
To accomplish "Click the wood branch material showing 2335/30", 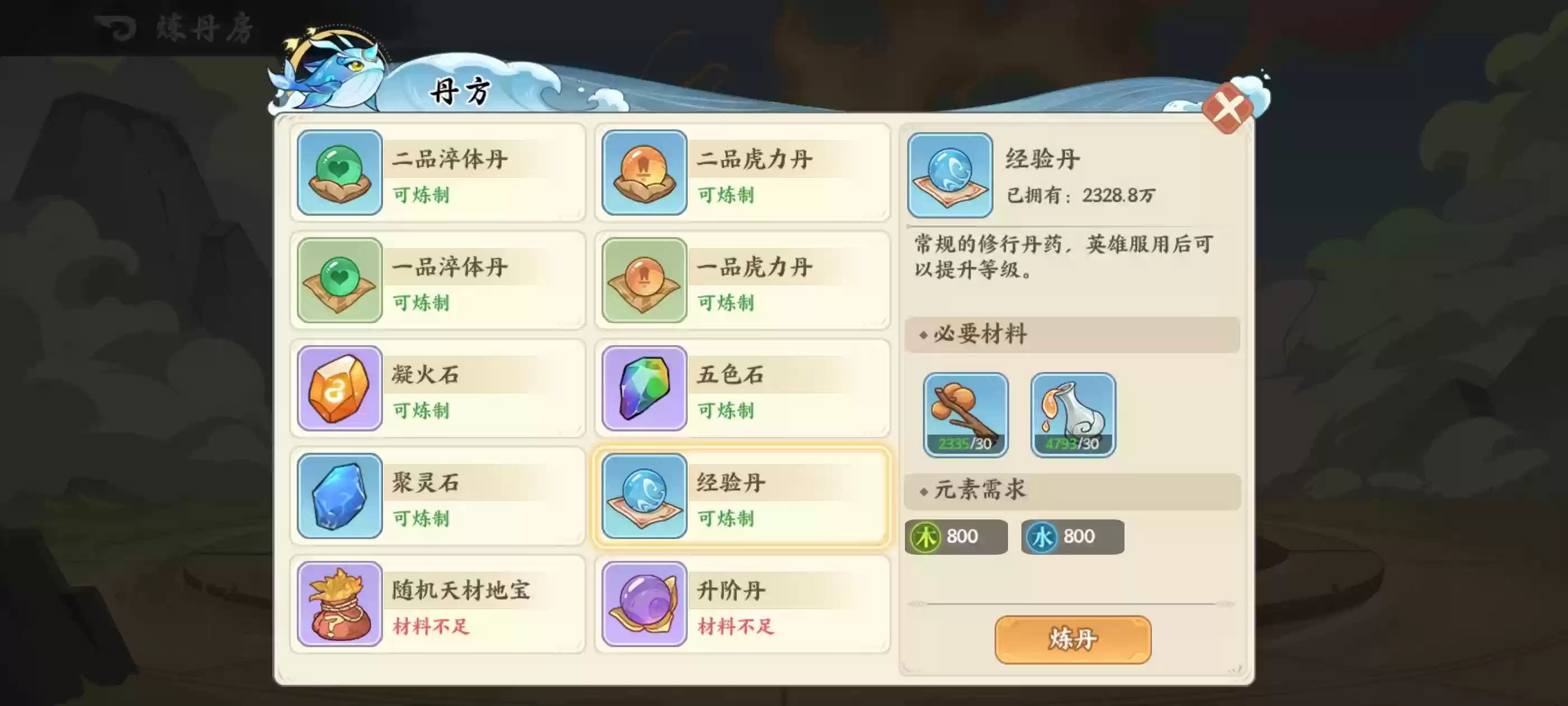I will coord(965,414).
